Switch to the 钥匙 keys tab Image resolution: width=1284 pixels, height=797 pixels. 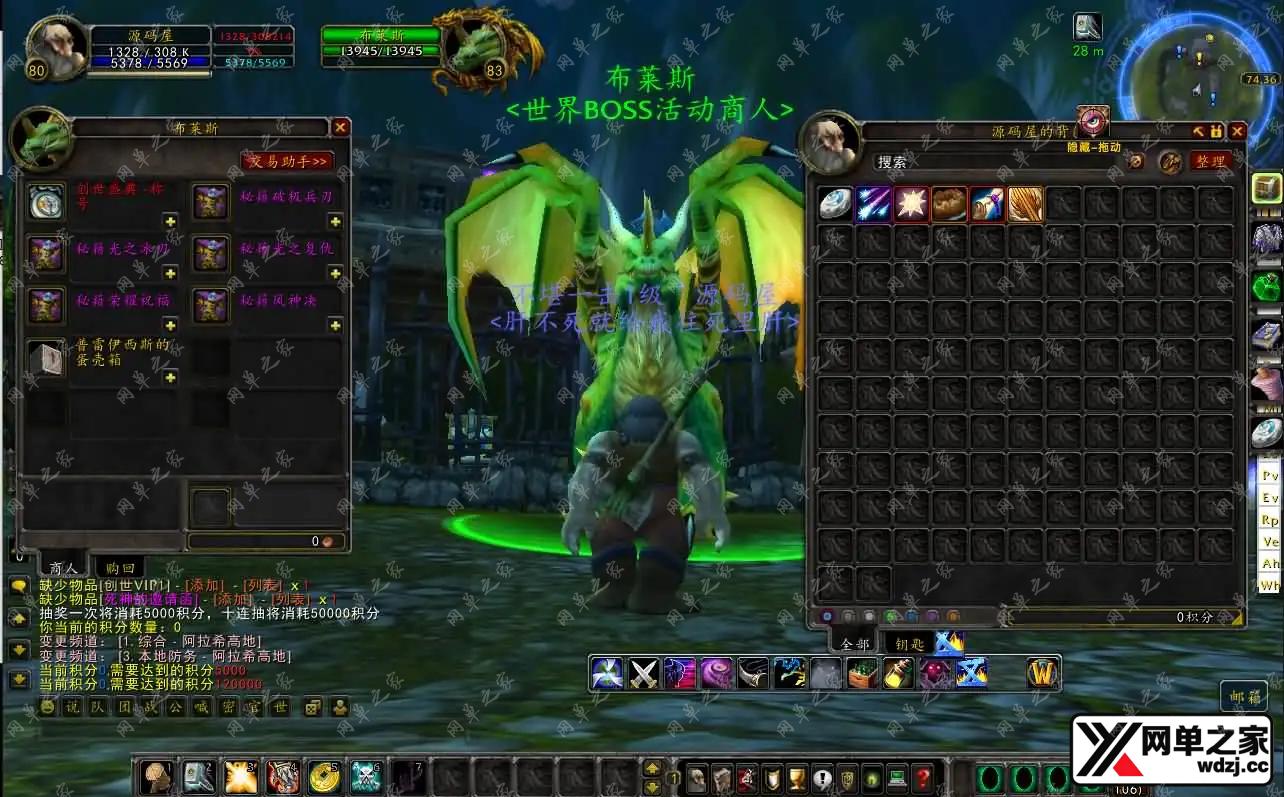[x=908, y=643]
